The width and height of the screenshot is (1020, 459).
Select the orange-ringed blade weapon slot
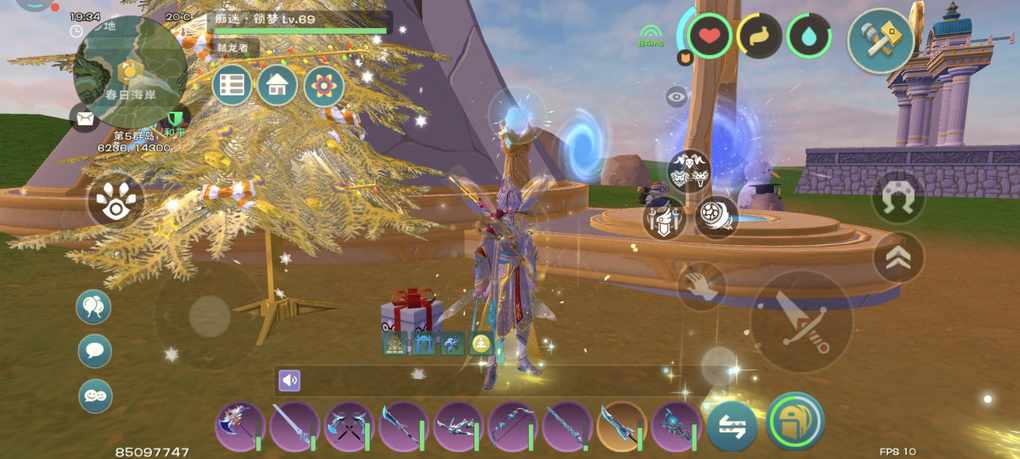click(x=621, y=427)
